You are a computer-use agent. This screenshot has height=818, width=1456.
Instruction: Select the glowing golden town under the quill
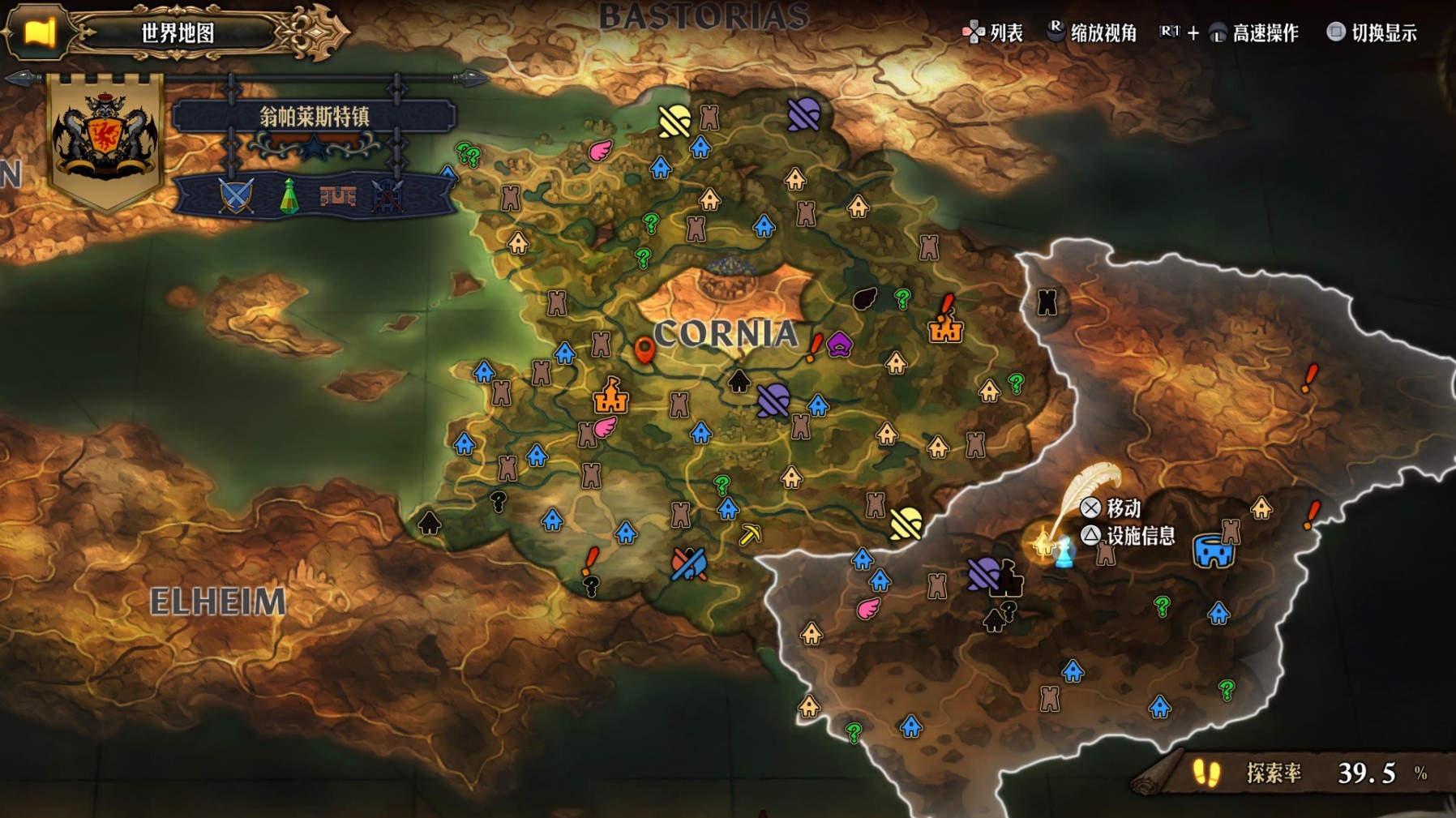pos(1043,543)
